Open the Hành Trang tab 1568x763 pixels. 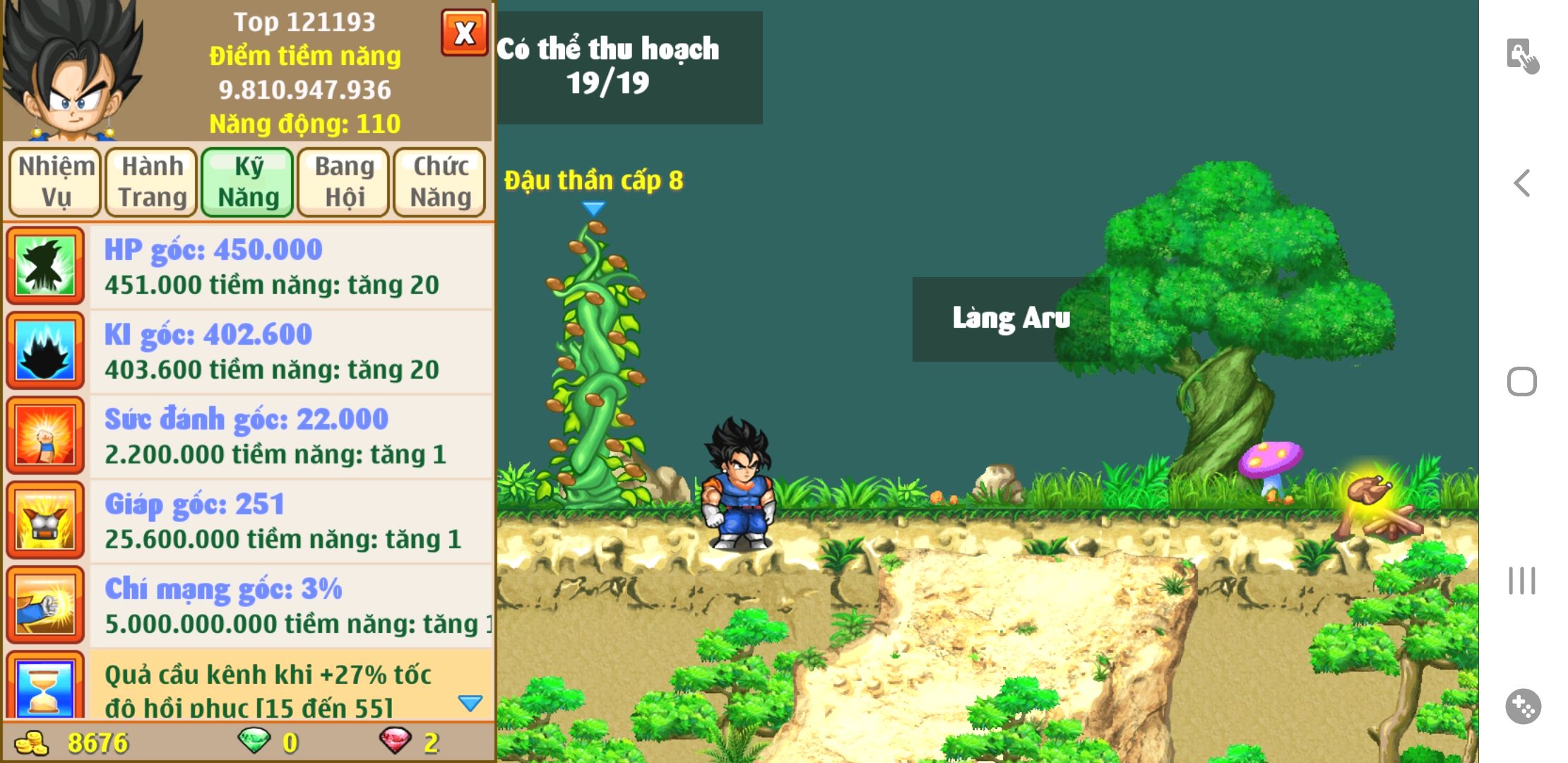(152, 182)
